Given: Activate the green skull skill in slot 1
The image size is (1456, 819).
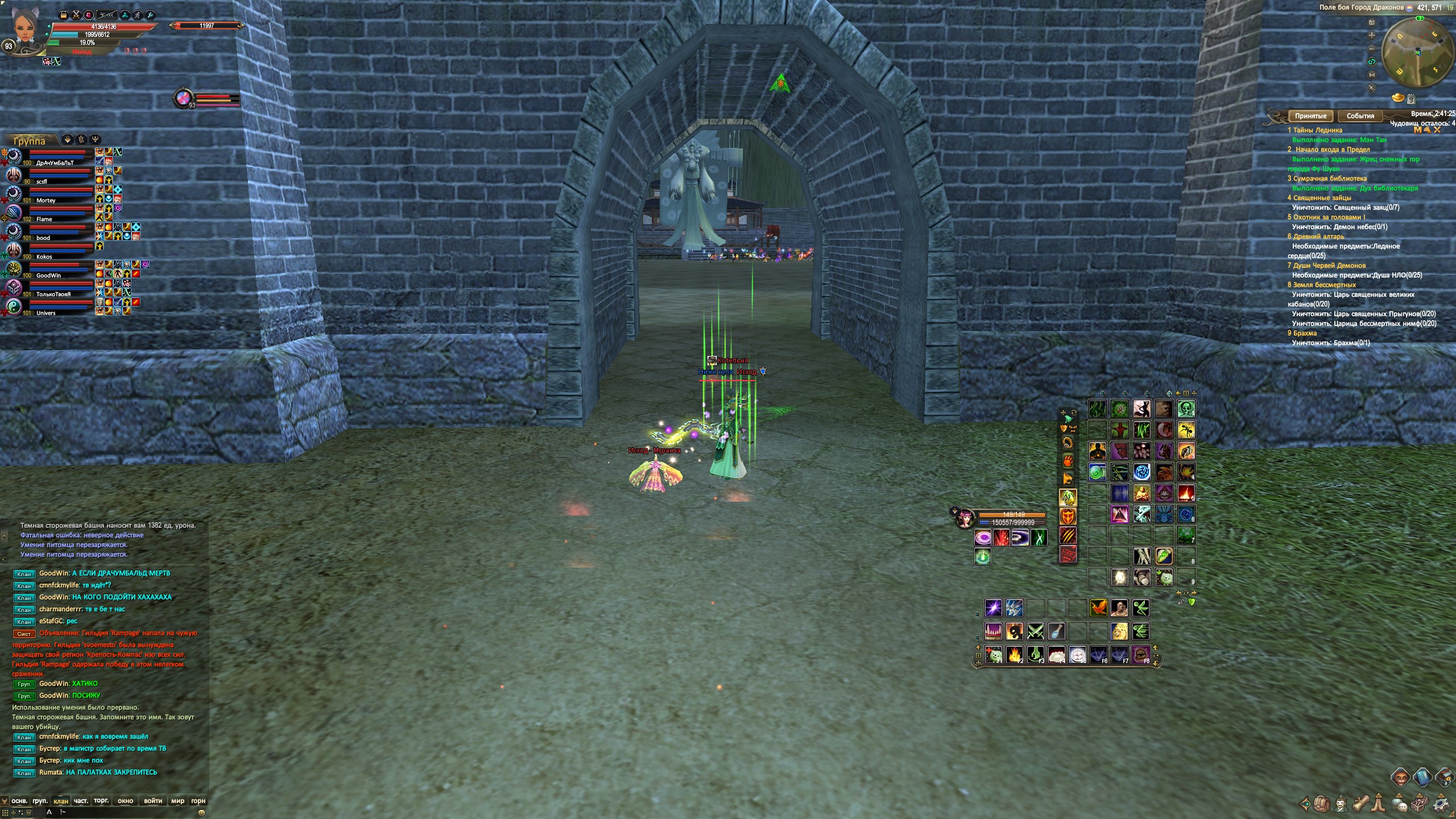Looking at the screenshot, I should pos(1186,408).
